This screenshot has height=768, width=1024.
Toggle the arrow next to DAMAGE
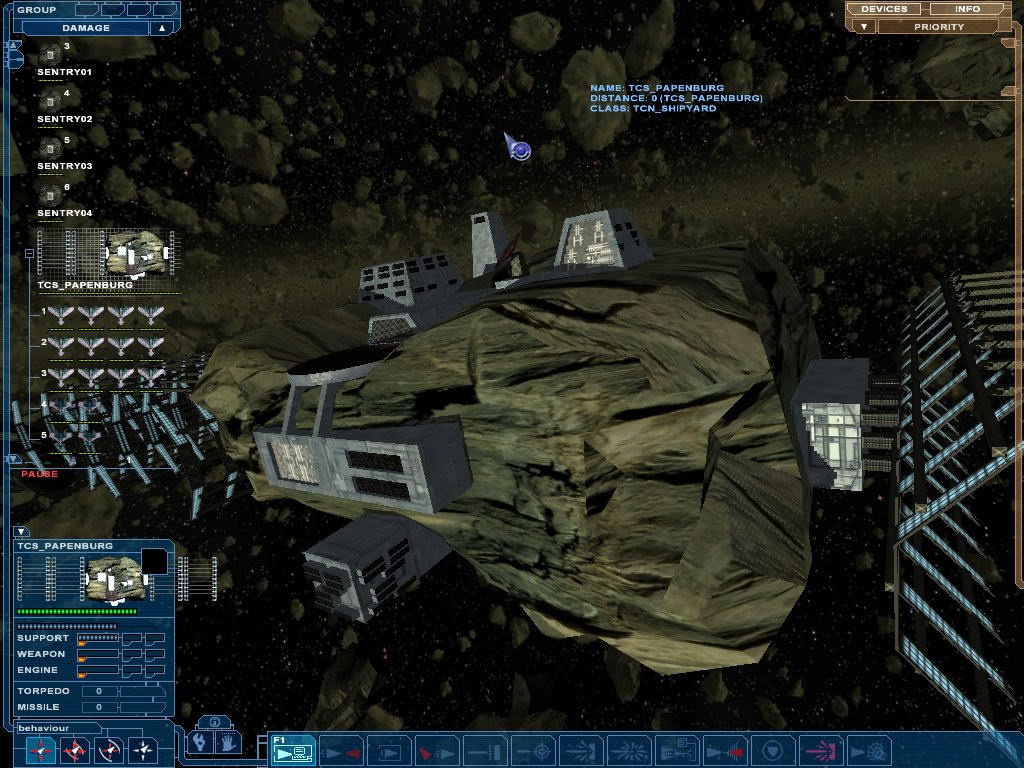(162, 28)
